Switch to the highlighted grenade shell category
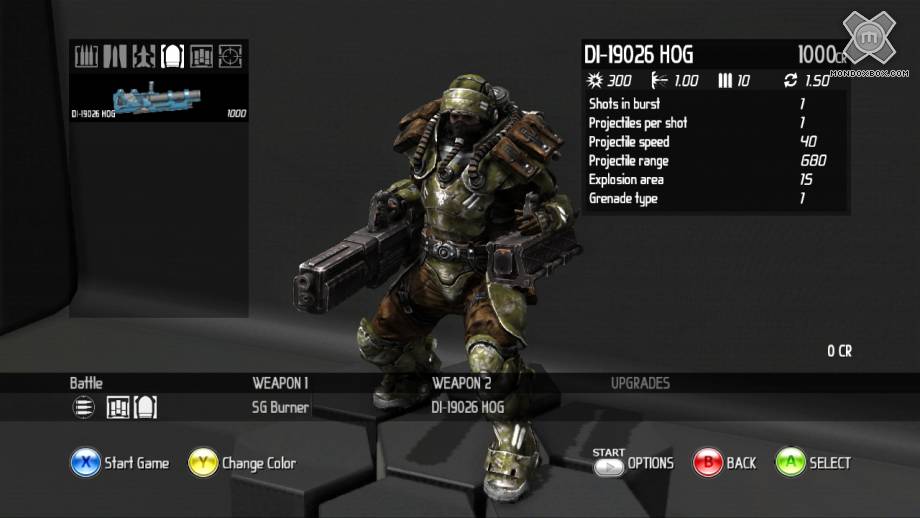The image size is (920, 518). click(x=173, y=56)
